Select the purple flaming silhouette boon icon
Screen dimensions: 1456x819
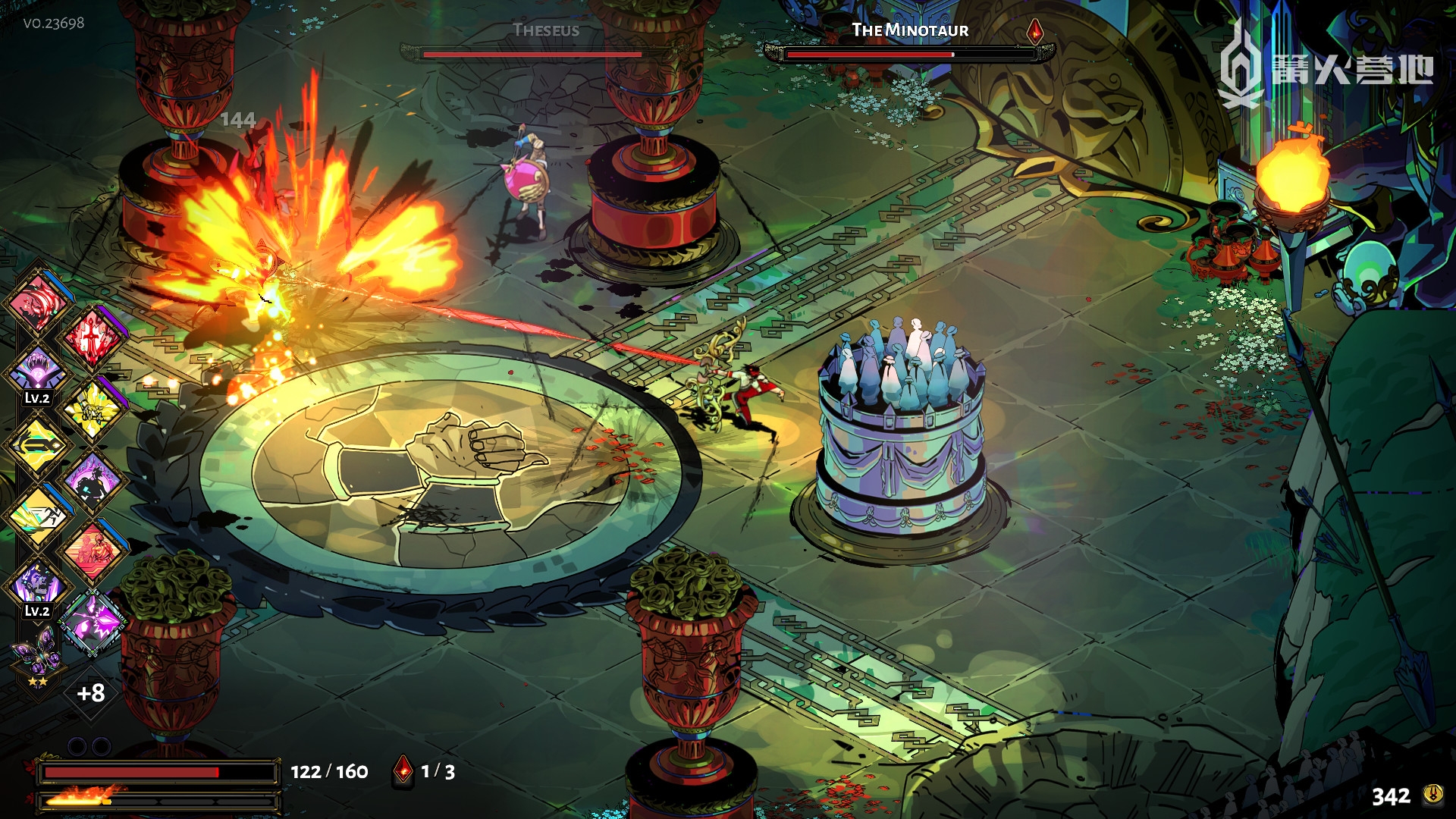pos(93,481)
